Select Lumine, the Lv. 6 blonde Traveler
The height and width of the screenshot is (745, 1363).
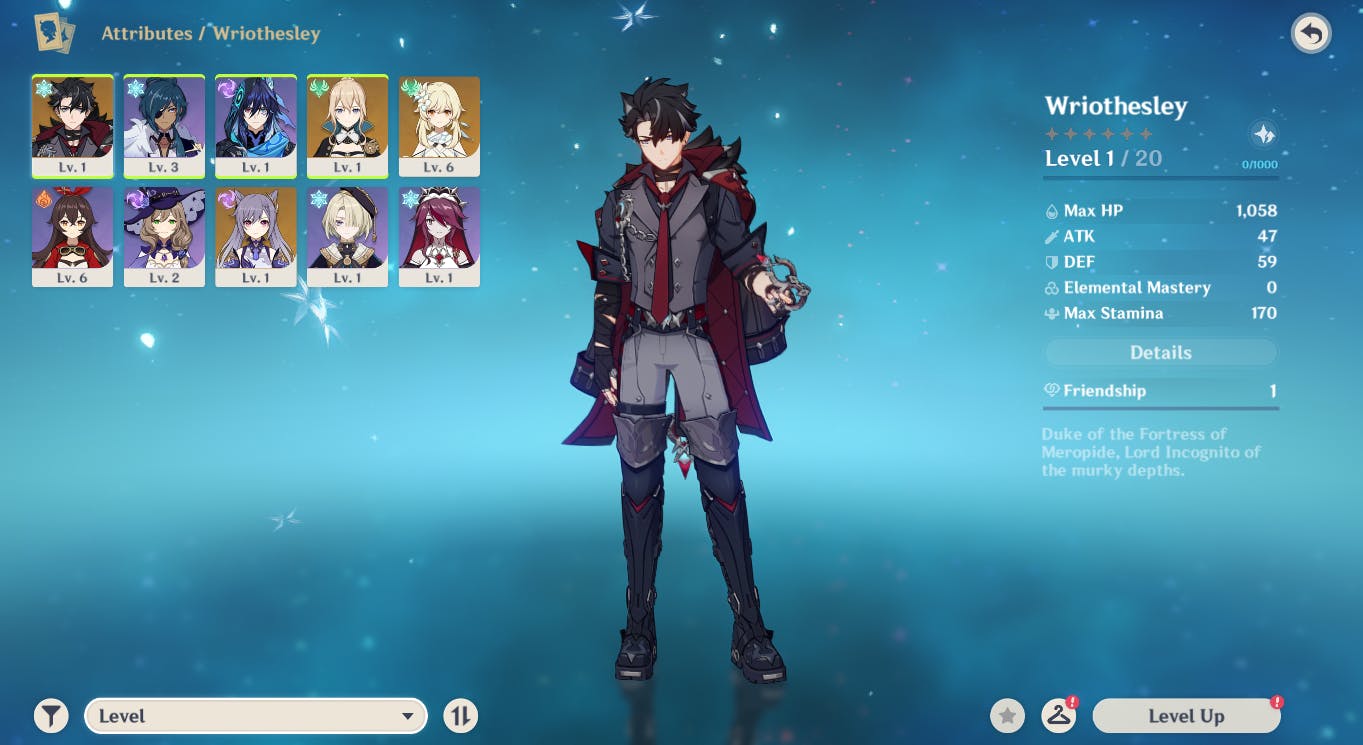[x=439, y=125]
